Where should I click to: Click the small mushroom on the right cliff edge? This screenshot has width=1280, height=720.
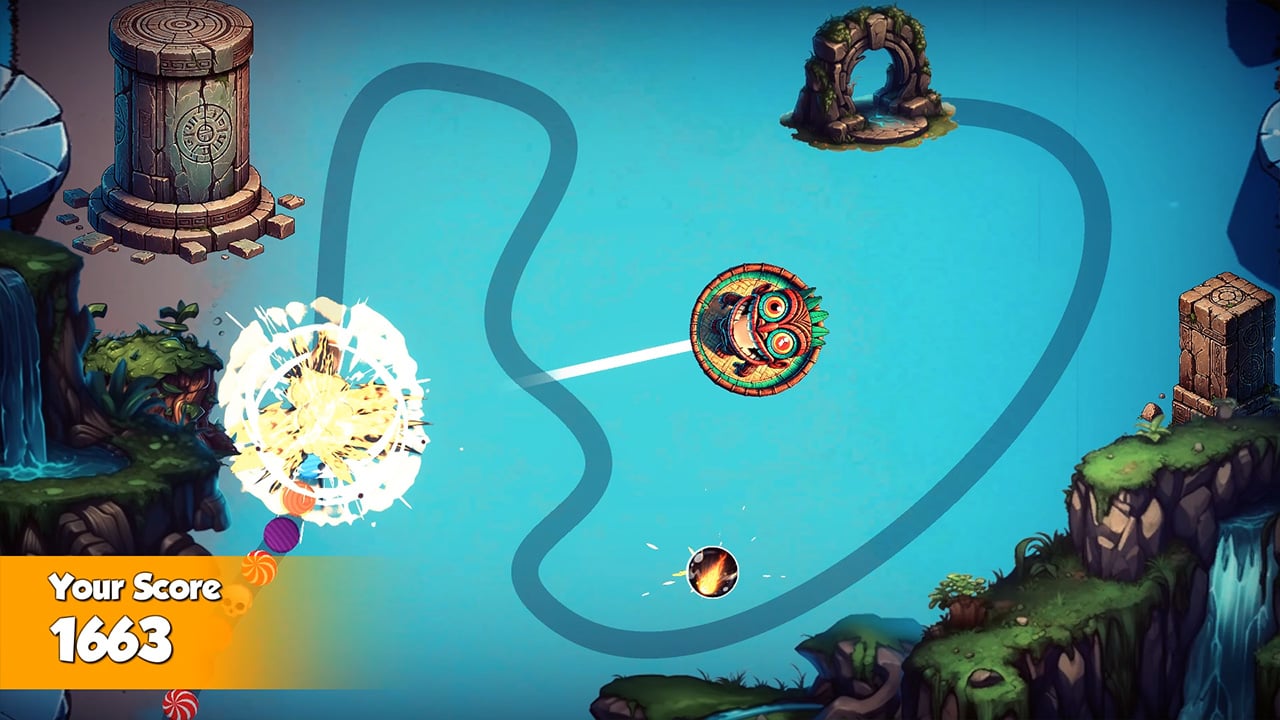tap(1151, 412)
